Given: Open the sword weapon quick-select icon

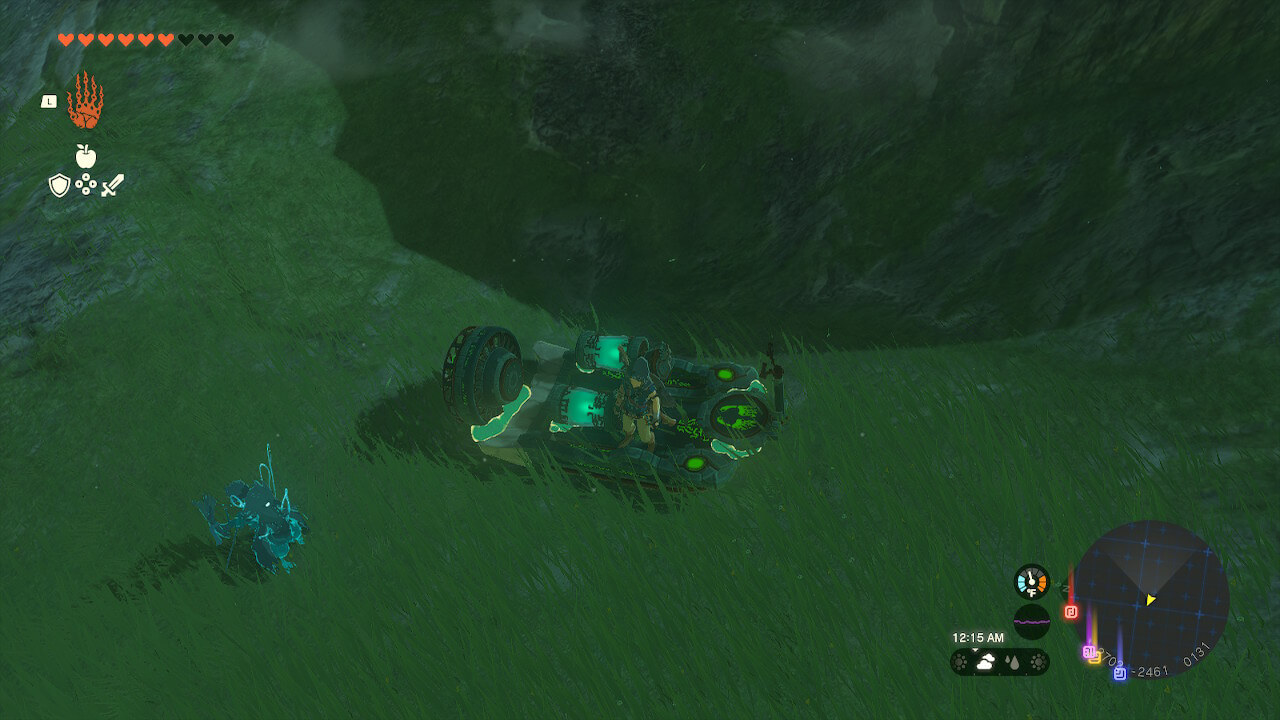Looking at the screenshot, I should click(112, 185).
